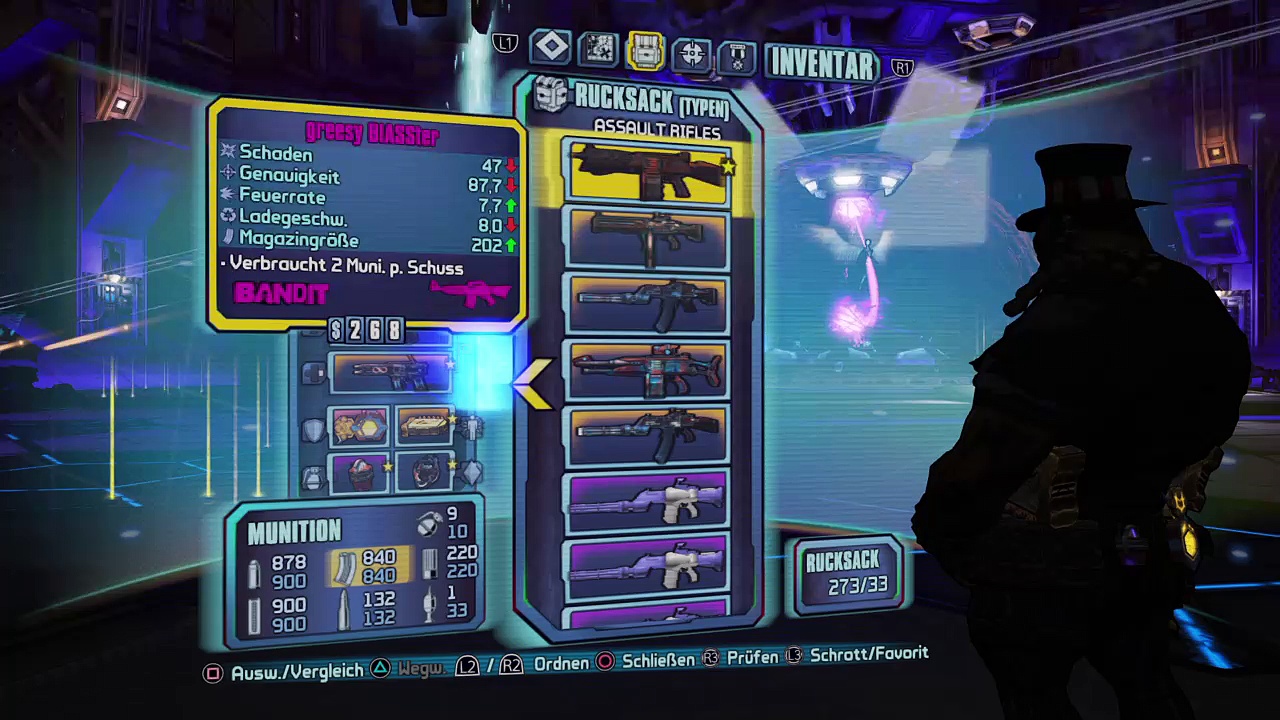Open the equipped purple grenade mod slot

tap(359, 472)
